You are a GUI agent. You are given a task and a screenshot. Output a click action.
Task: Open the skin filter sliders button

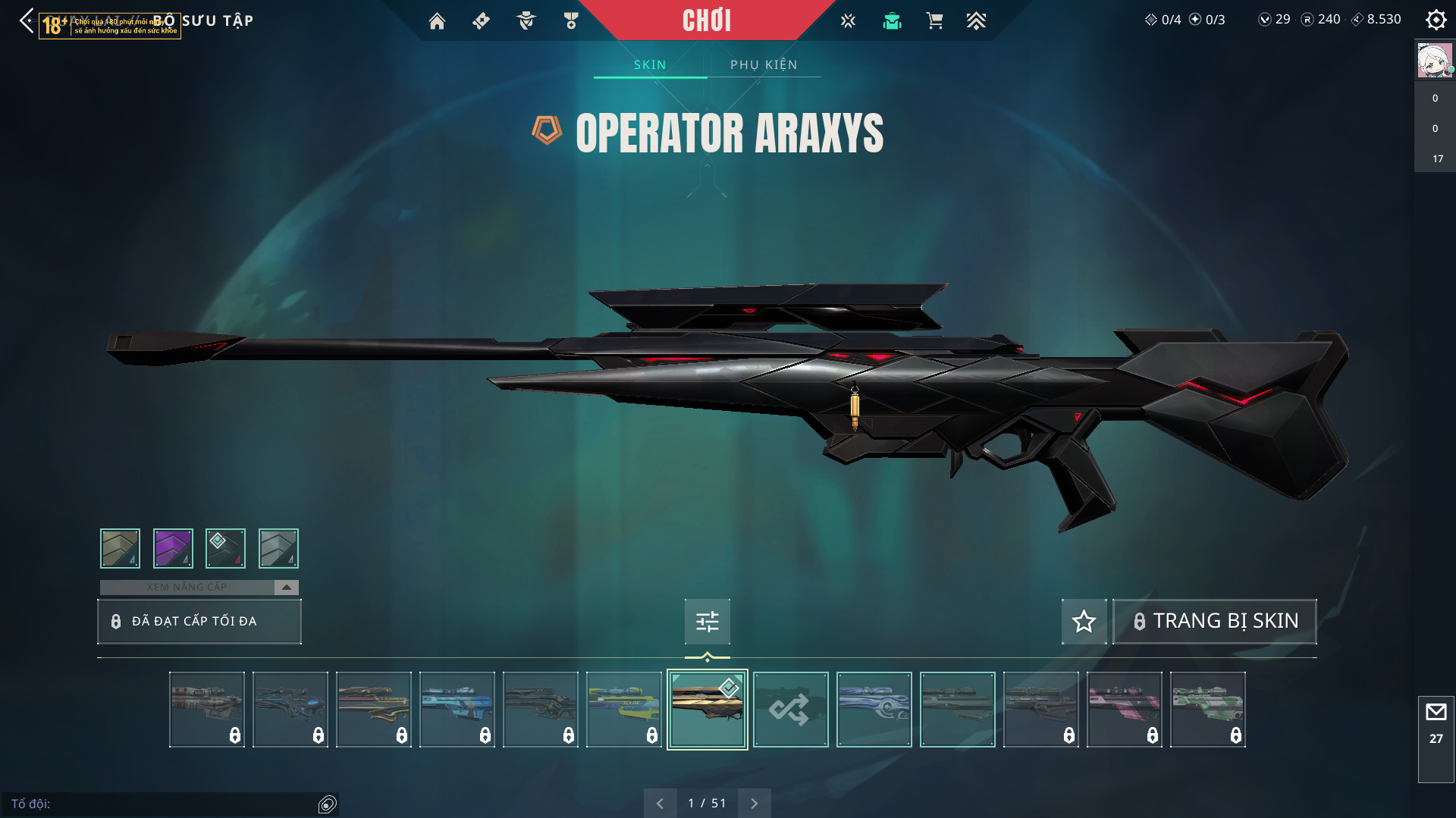click(707, 622)
